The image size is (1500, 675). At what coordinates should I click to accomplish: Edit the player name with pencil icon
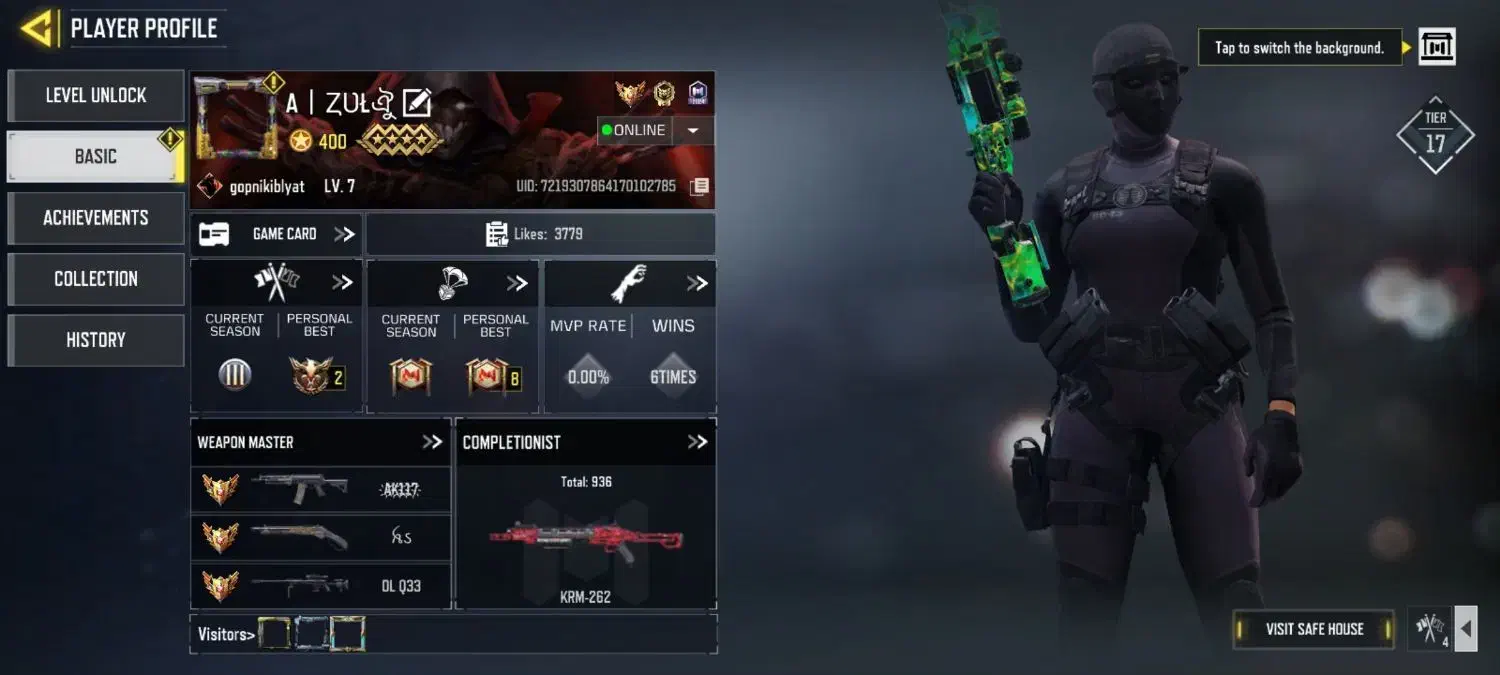click(x=416, y=103)
